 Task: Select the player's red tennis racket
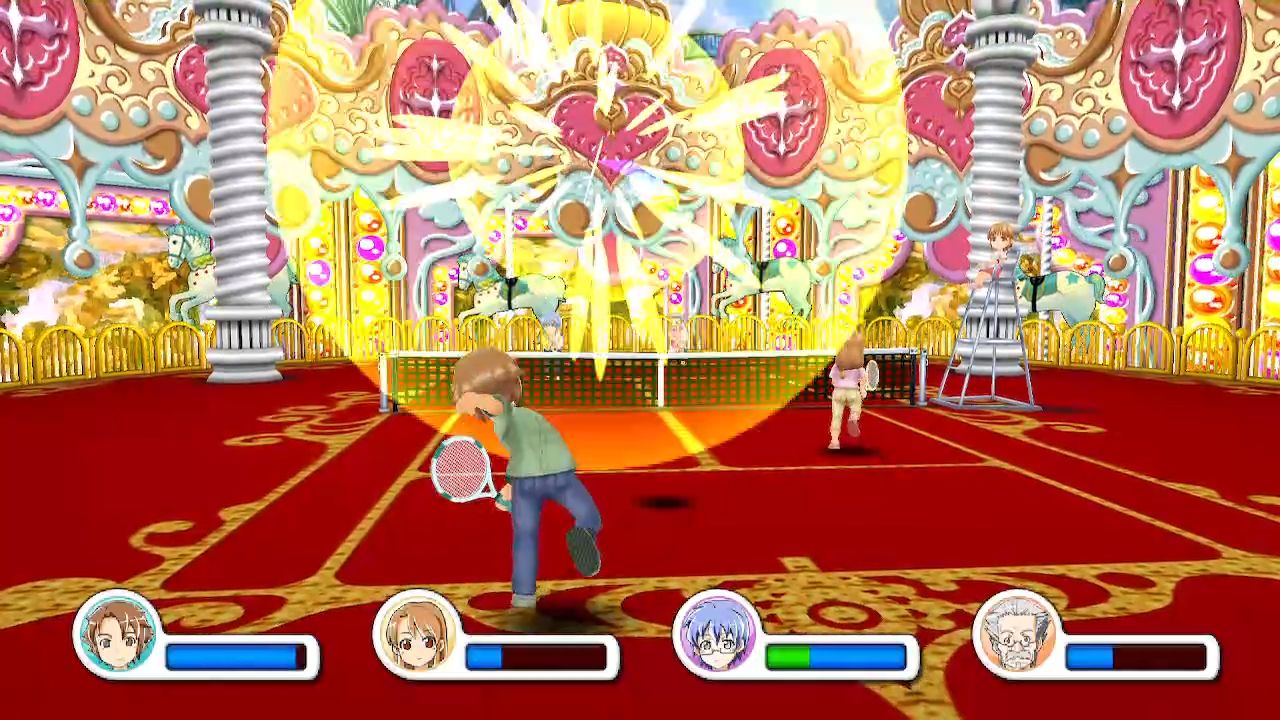pos(459,470)
